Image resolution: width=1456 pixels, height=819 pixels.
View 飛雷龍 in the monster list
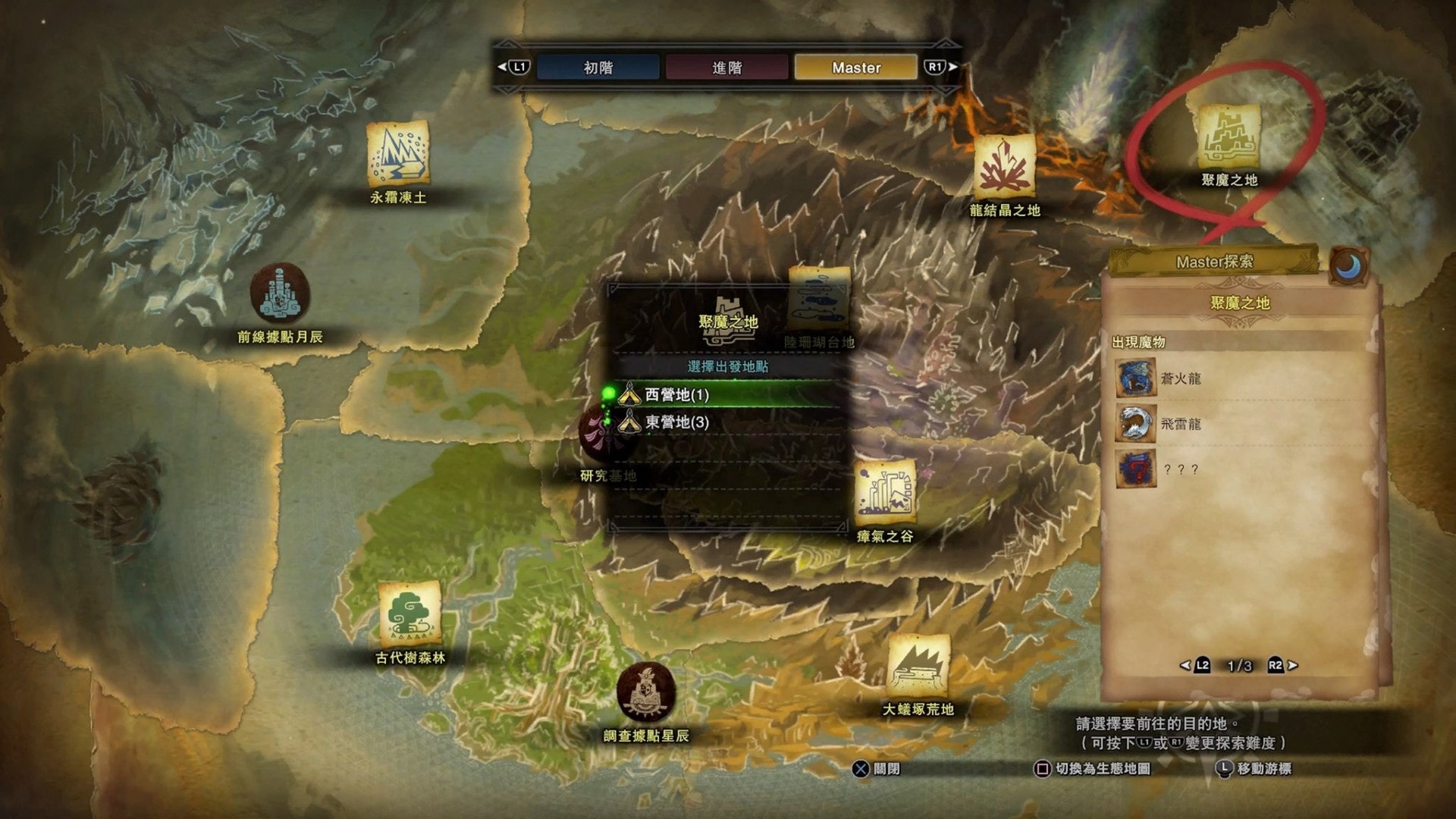click(x=1180, y=424)
